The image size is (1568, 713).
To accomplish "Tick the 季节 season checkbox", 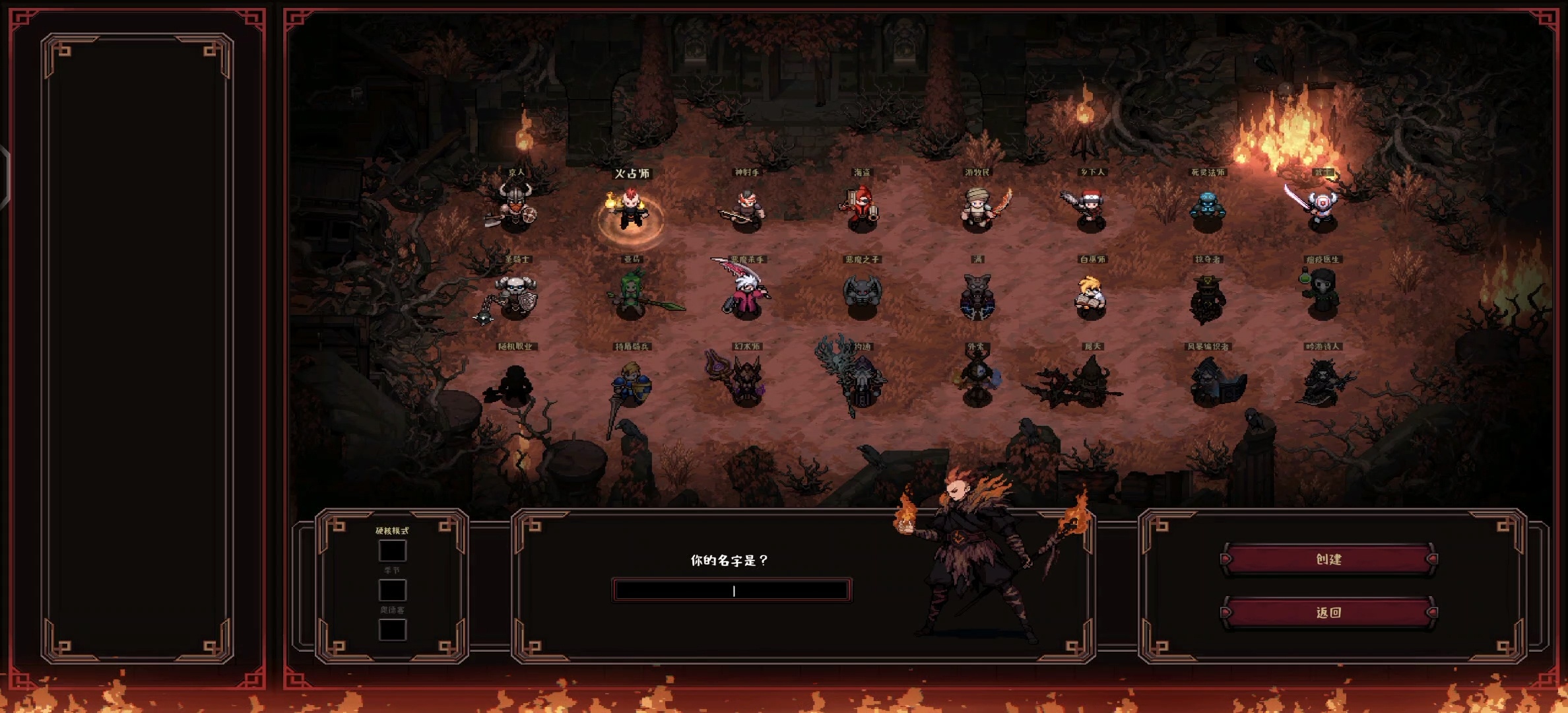I will (x=392, y=590).
